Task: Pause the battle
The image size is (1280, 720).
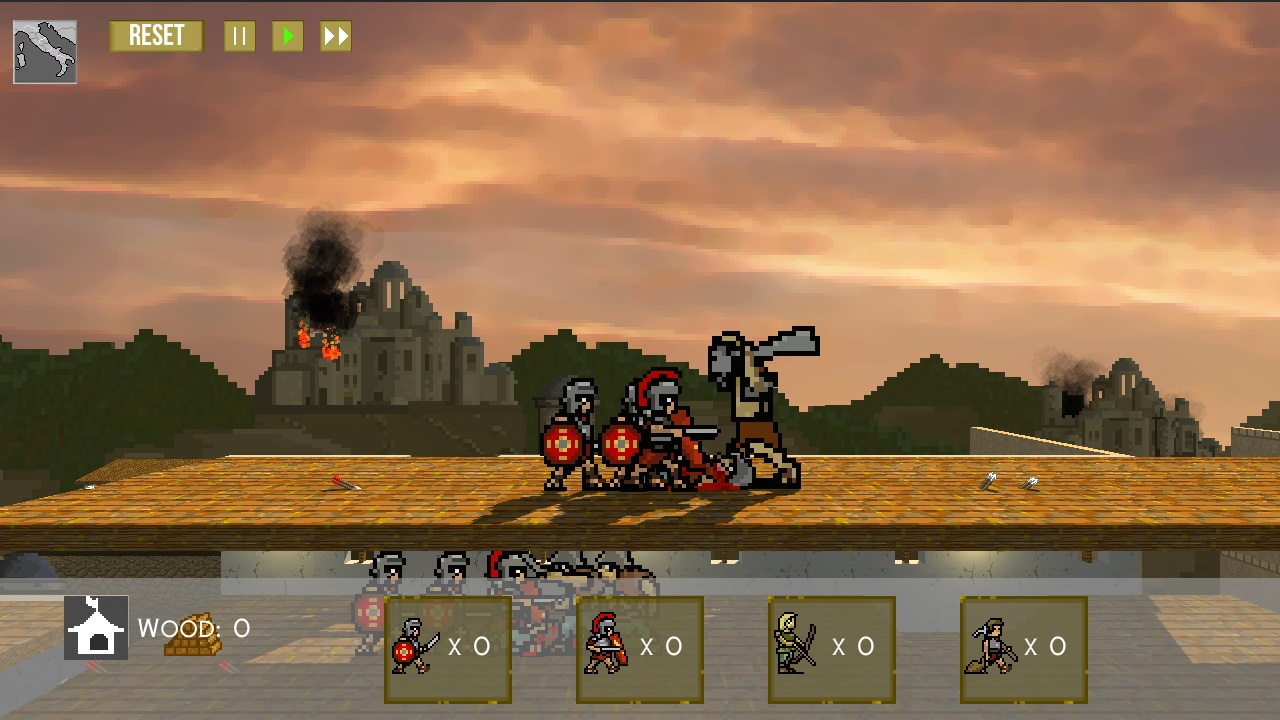Action: point(239,37)
